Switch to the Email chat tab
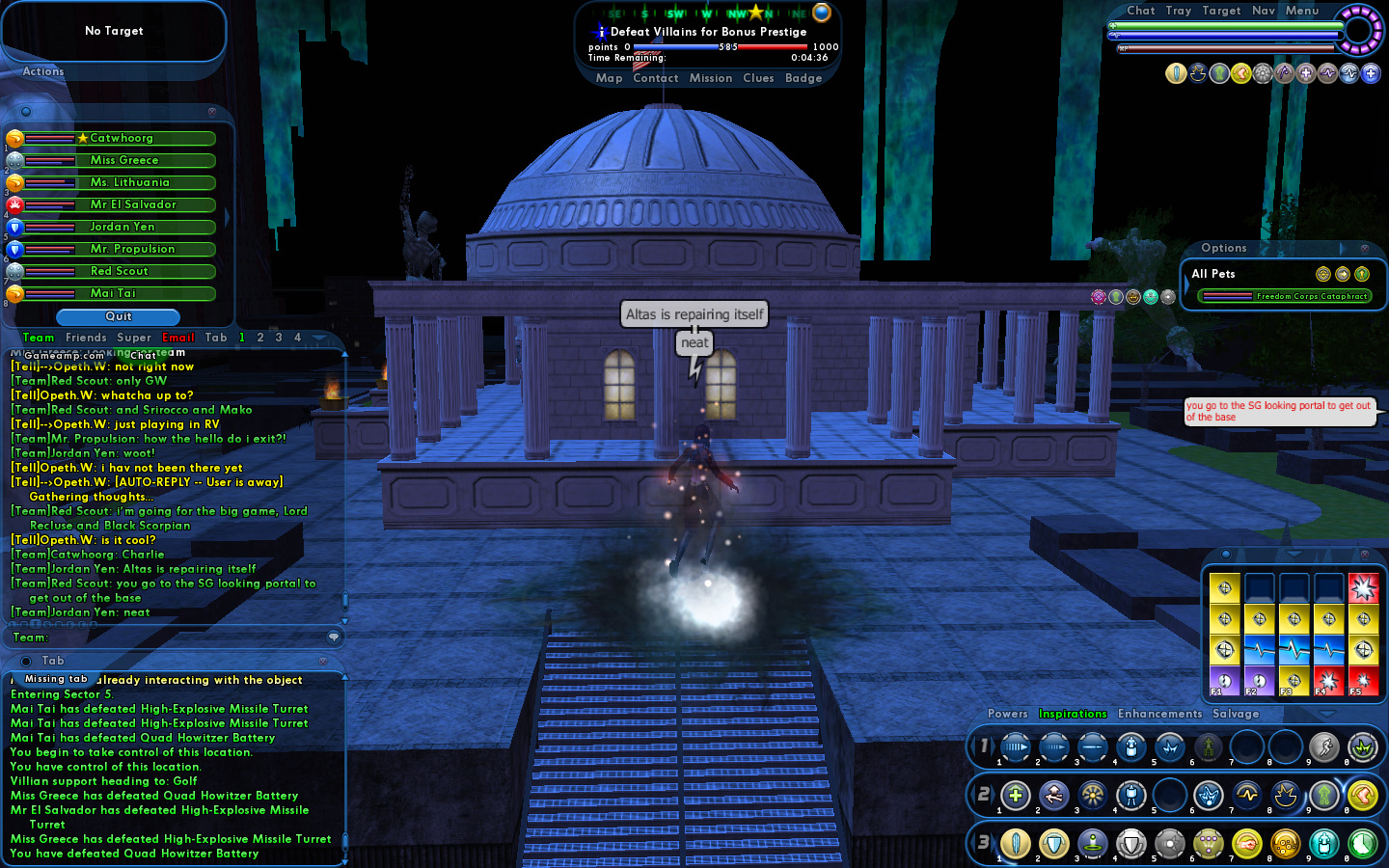 (x=178, y=338)
